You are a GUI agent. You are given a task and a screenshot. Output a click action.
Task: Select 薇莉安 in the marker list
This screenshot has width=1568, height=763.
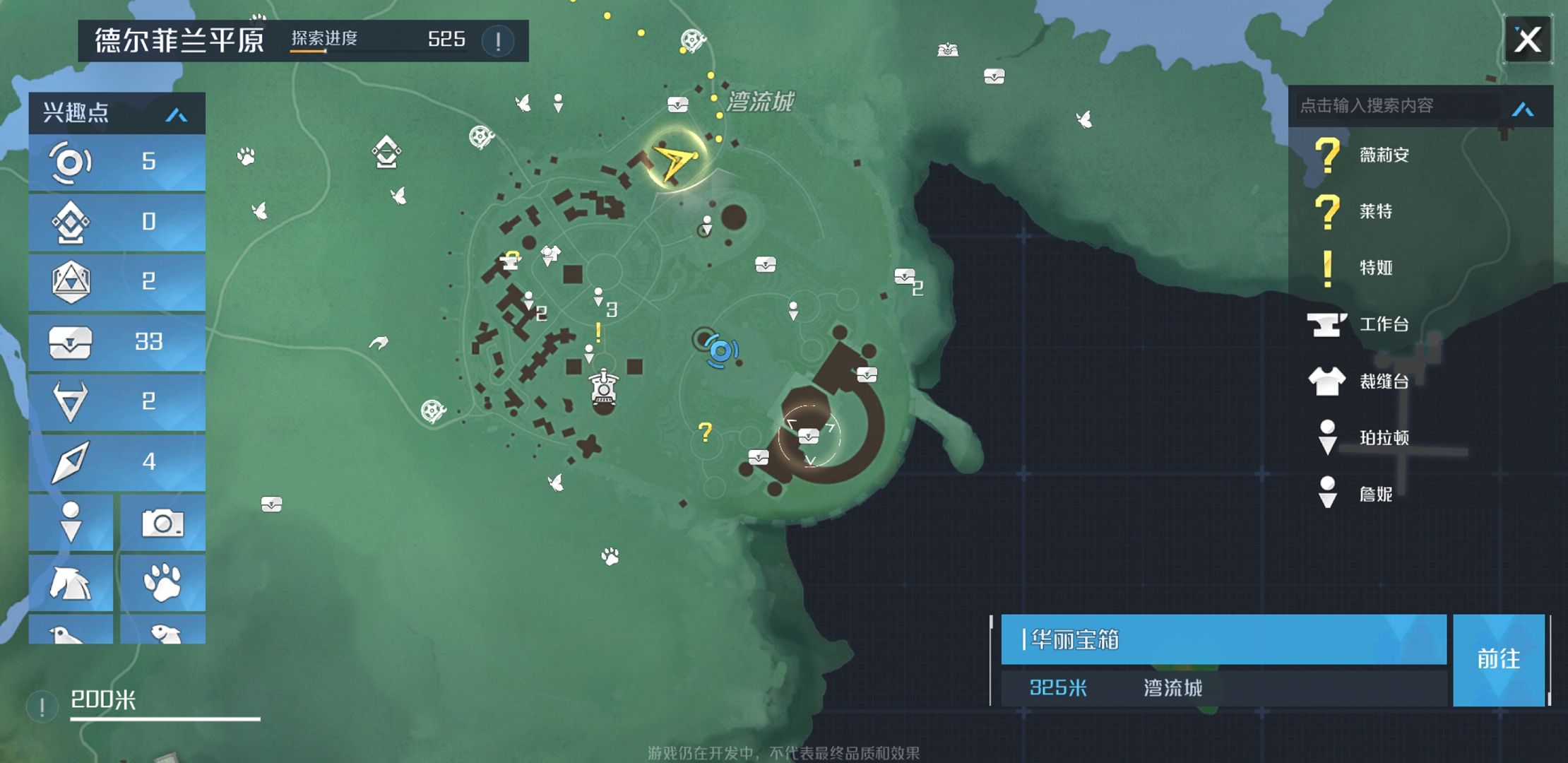click(x=1382, y=155)
